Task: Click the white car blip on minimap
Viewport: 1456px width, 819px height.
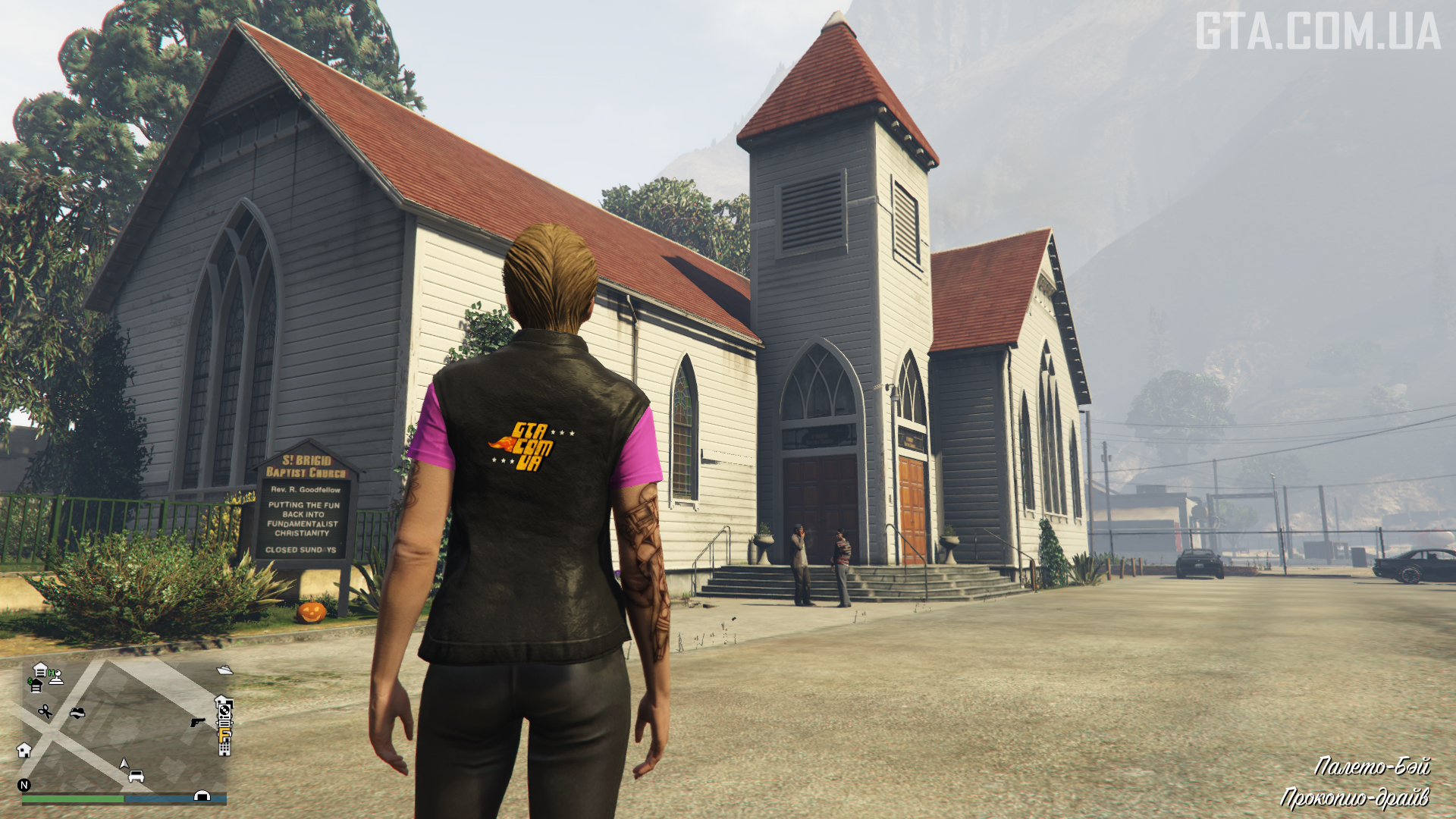Action: pos(136,776)
